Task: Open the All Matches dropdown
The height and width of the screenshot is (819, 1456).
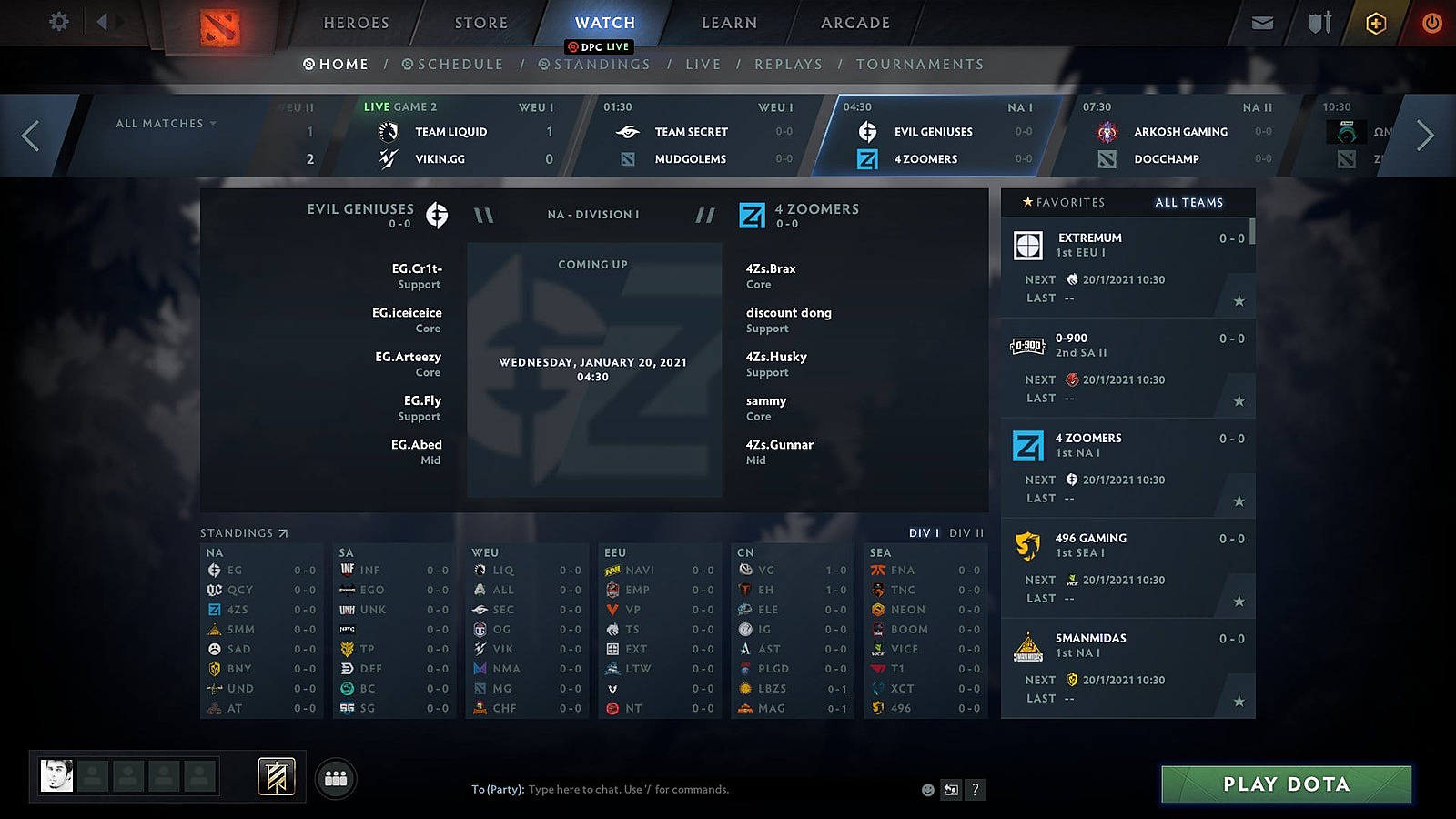Action: tap(166, 124)
